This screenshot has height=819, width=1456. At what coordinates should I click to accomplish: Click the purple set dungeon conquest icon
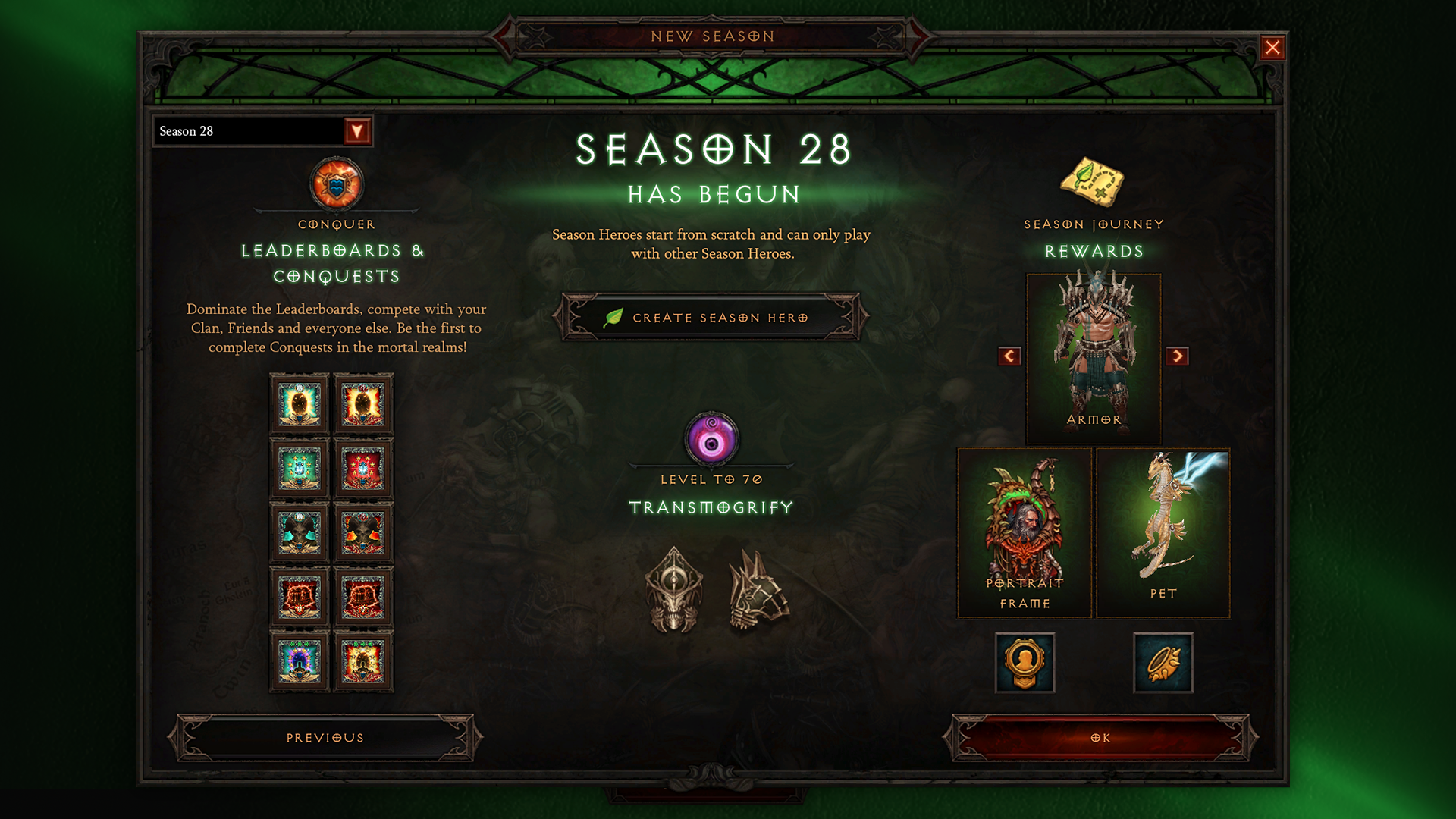299,661
